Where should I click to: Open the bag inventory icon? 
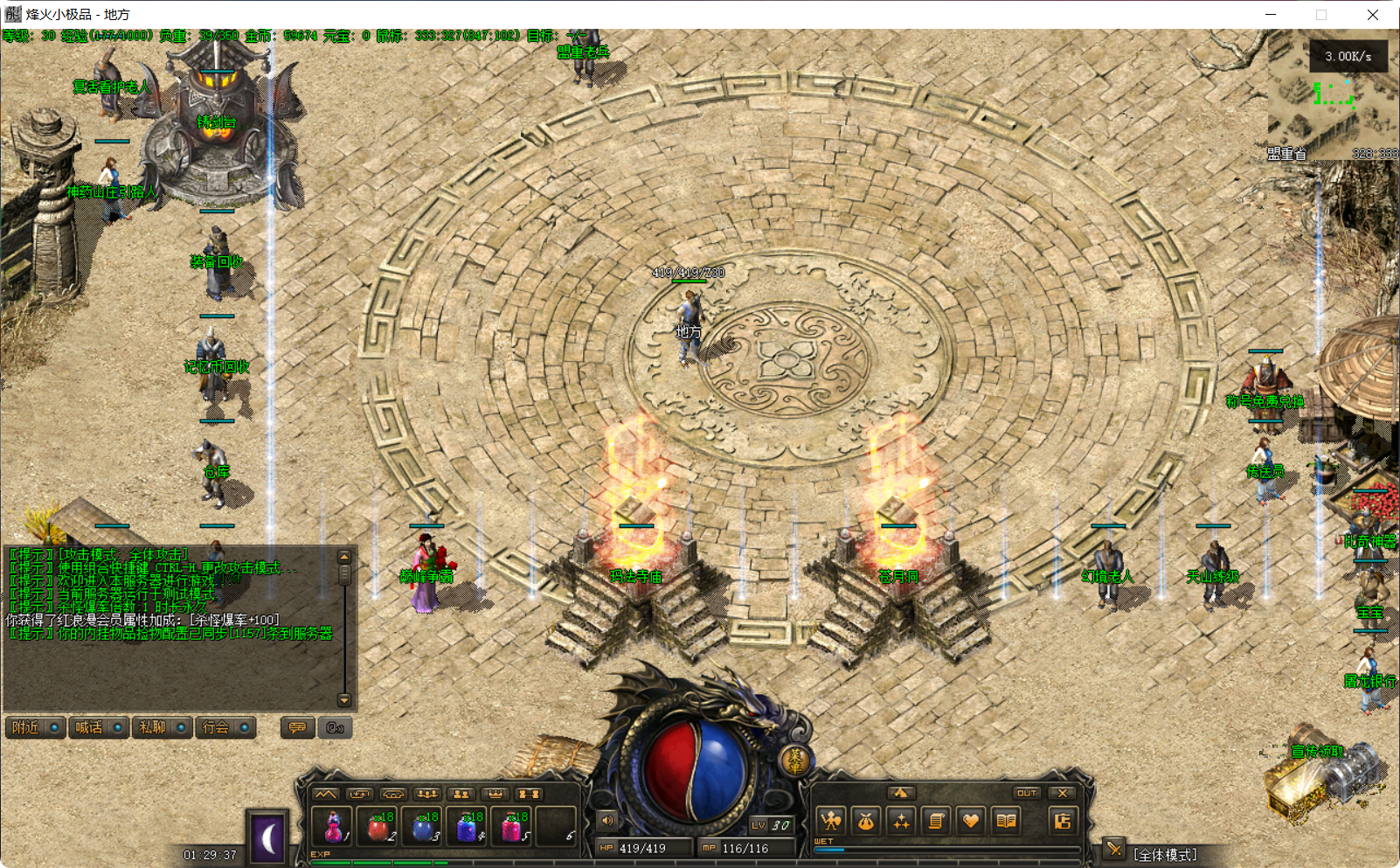[x=866, y=821]
